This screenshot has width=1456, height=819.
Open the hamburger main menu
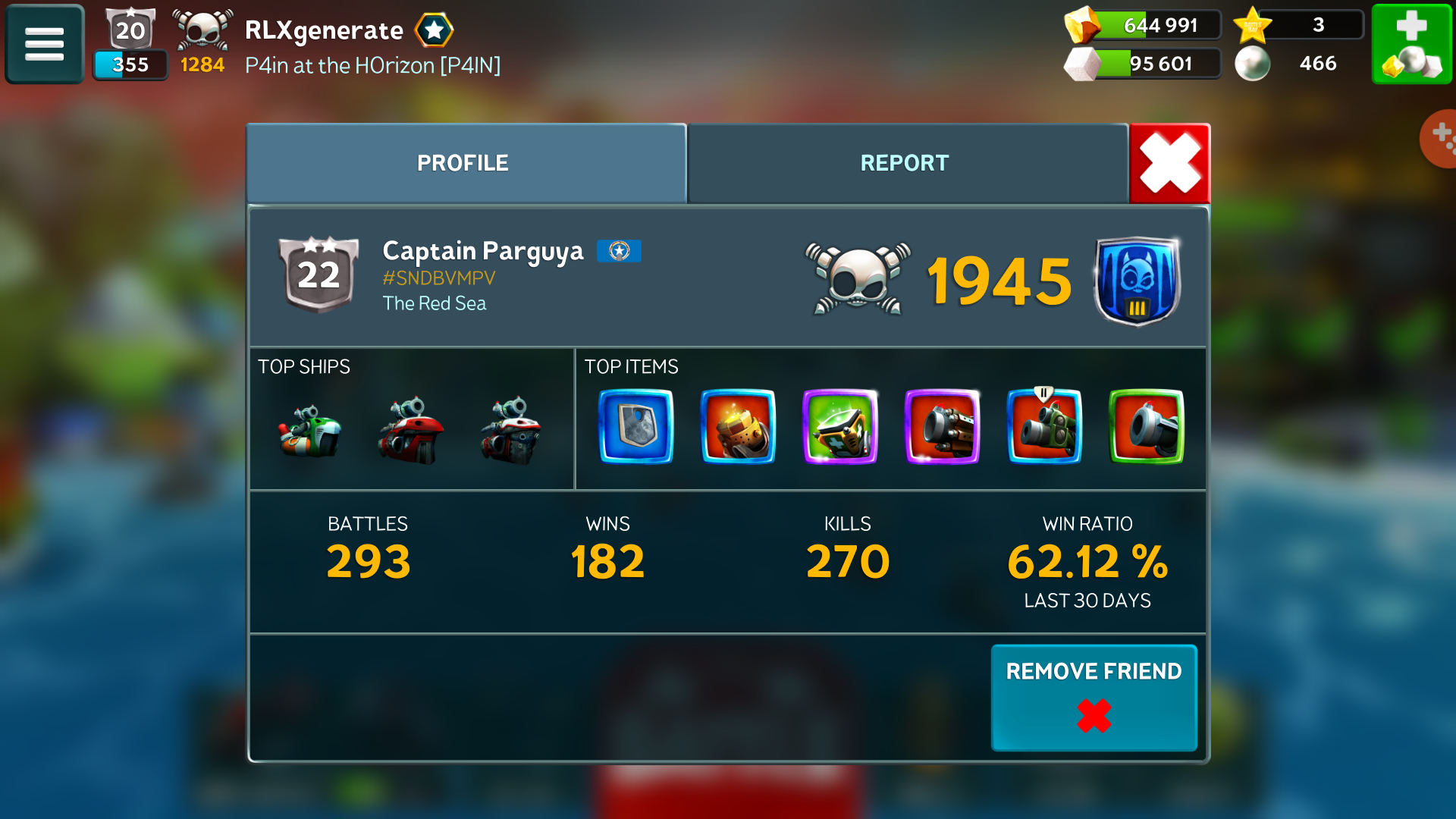[44, 44]
